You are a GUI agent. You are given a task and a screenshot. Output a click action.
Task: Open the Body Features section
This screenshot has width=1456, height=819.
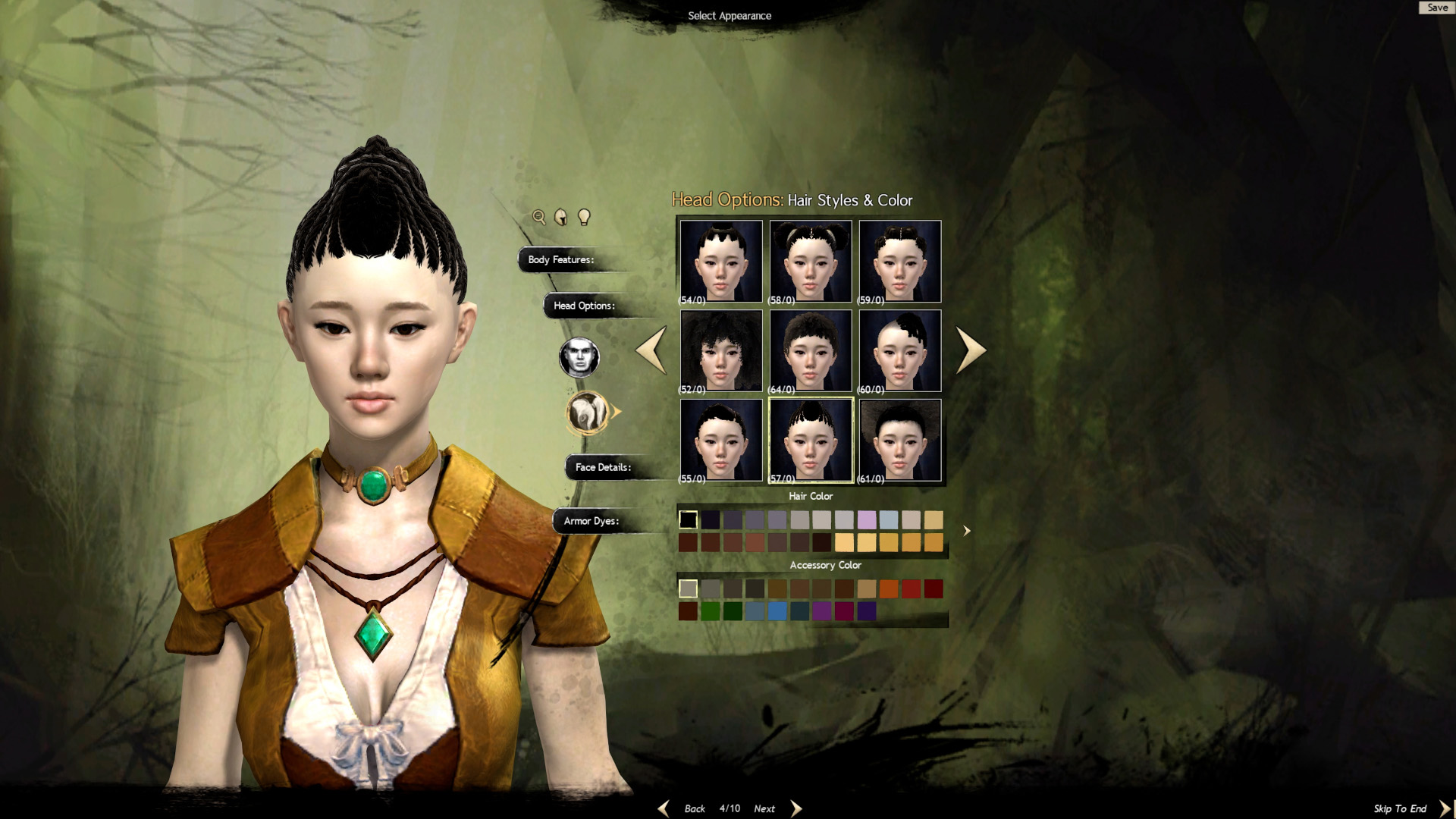pos(561,259)
